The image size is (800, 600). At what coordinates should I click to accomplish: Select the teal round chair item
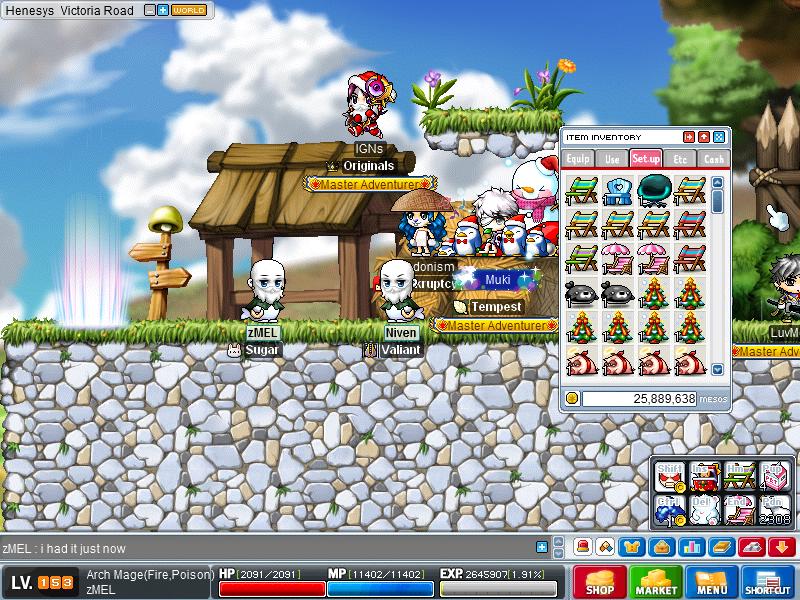[x=653, y=189]
